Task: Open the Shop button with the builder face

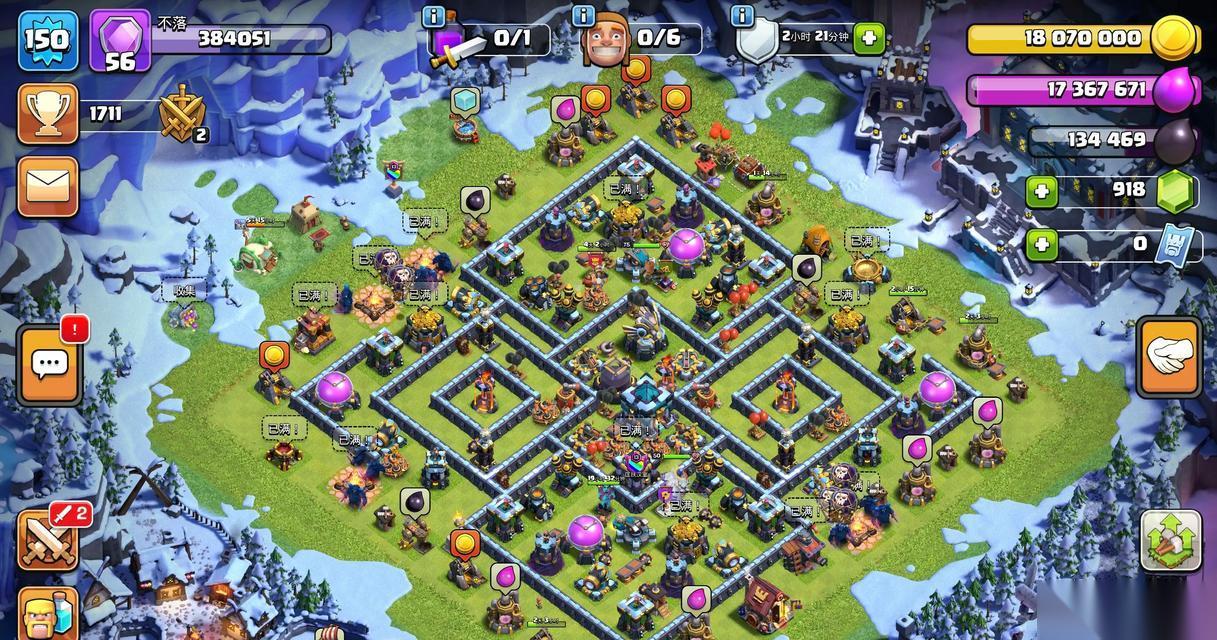Action: (47, 610)
